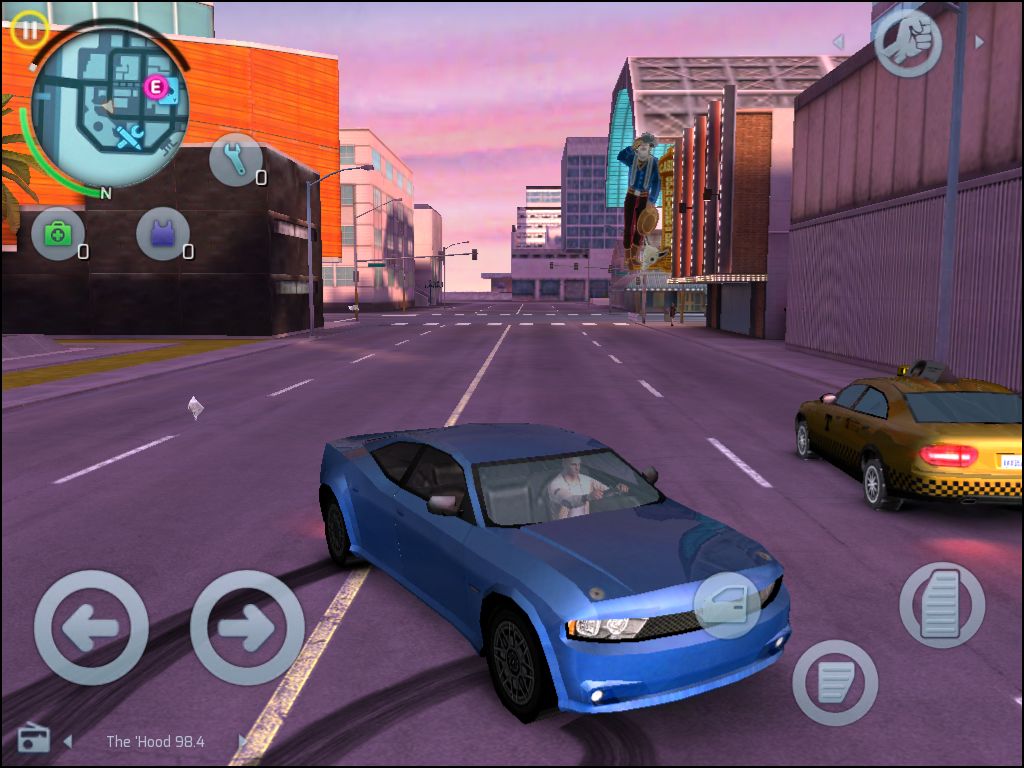Use the green medkit item
The width and height of the screenshot is (1024, 768).
58,234
